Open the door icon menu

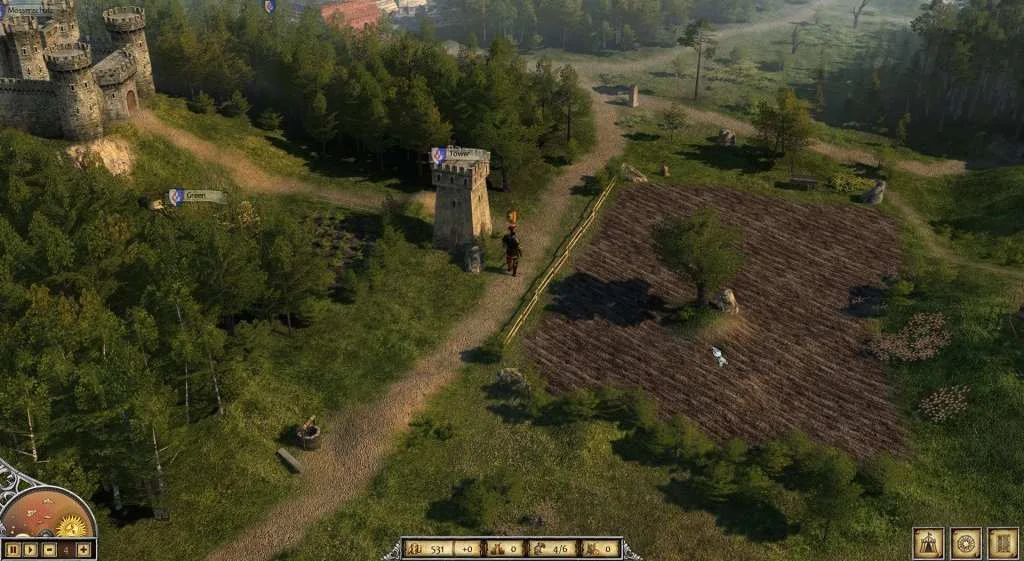[x=1002, y=543]
